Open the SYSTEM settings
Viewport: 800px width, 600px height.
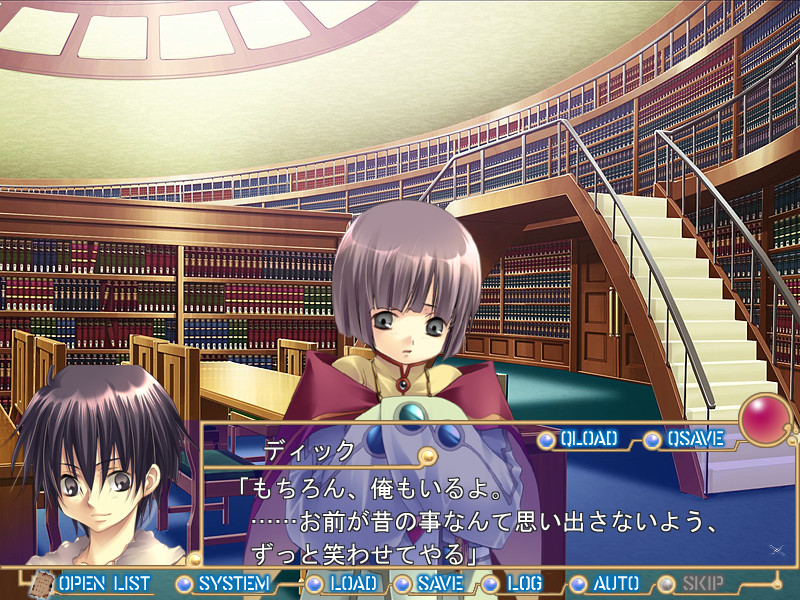pyautogui.click(x=232, y=583)
